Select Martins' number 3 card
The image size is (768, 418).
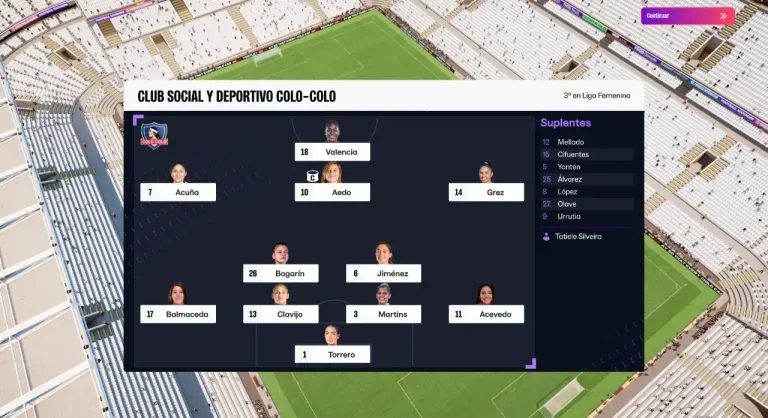coord(384,314)
